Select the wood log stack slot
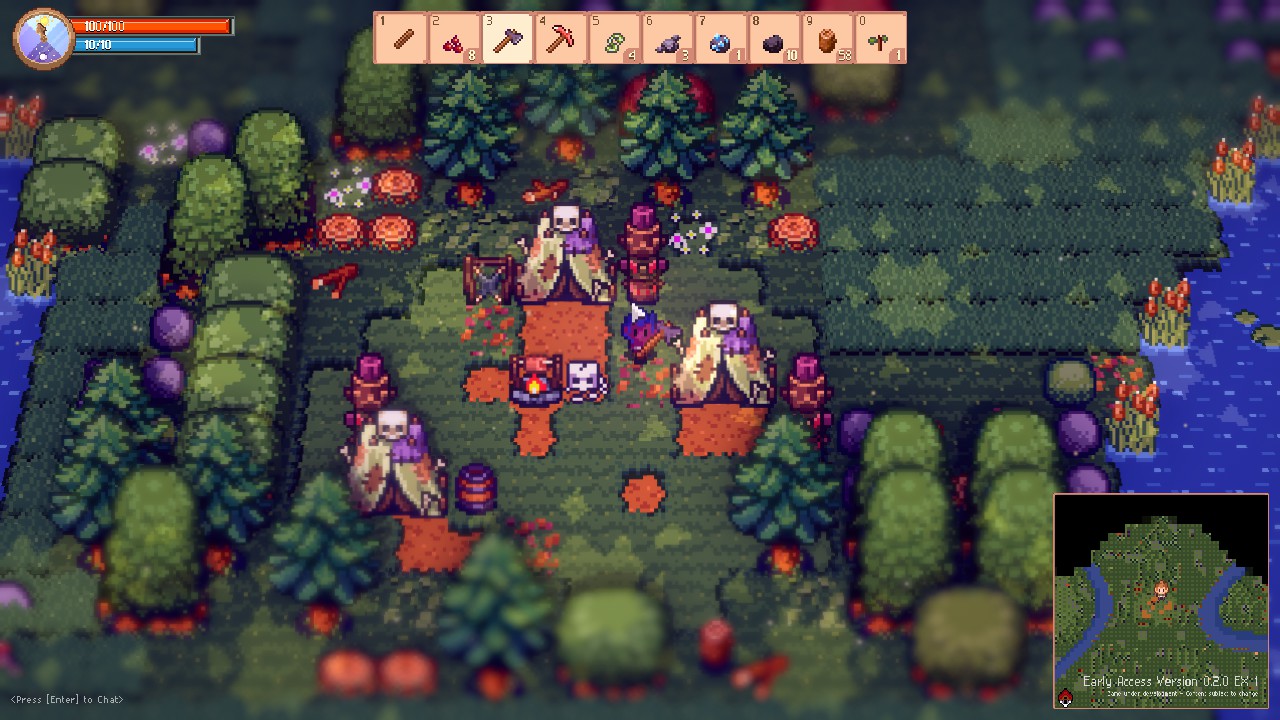The height and width of the screenshot is (720, 1280). pos(826,39)
